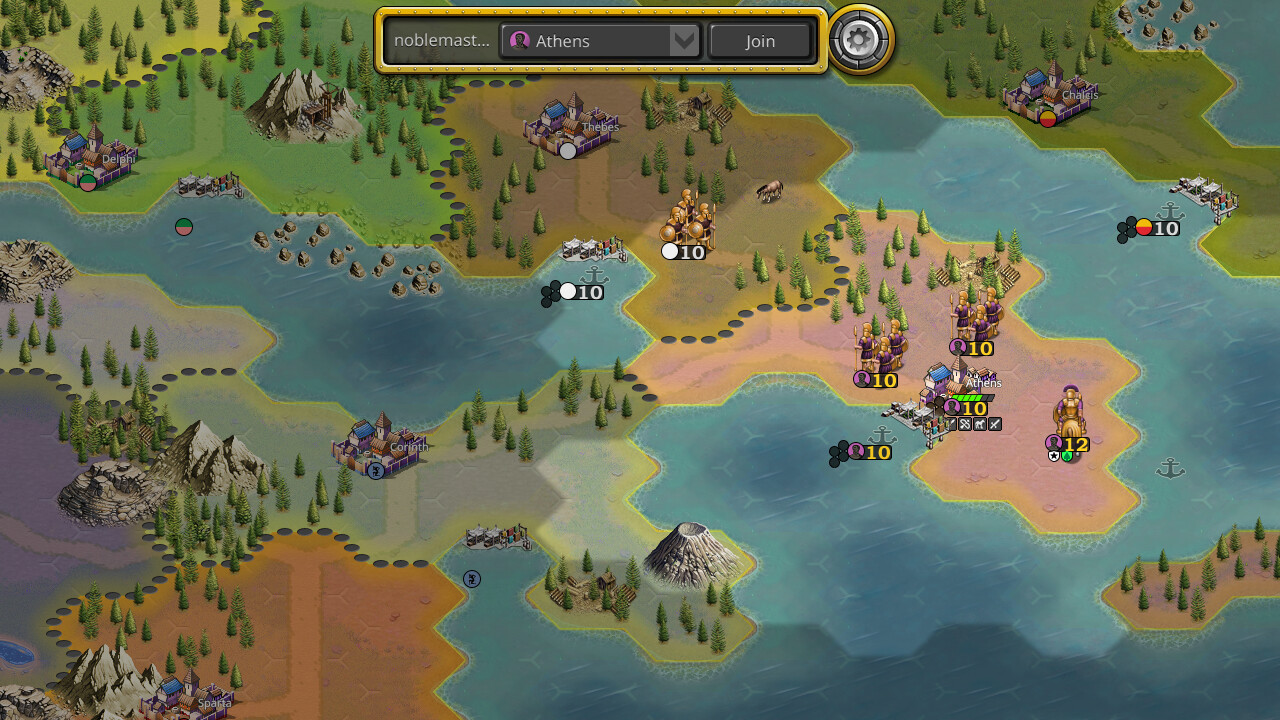Click the anchor icon near the Chalcis port

[1168, 211]
